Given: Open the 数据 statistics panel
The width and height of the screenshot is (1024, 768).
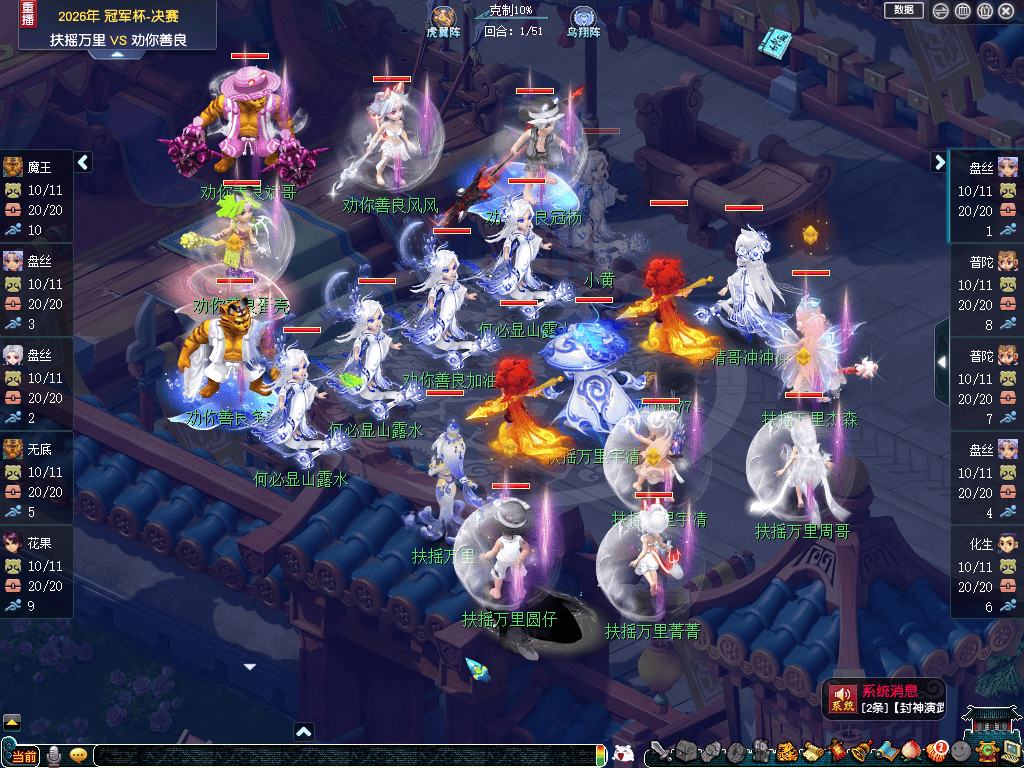Looking at the screenshot, I should pos(904,10).
